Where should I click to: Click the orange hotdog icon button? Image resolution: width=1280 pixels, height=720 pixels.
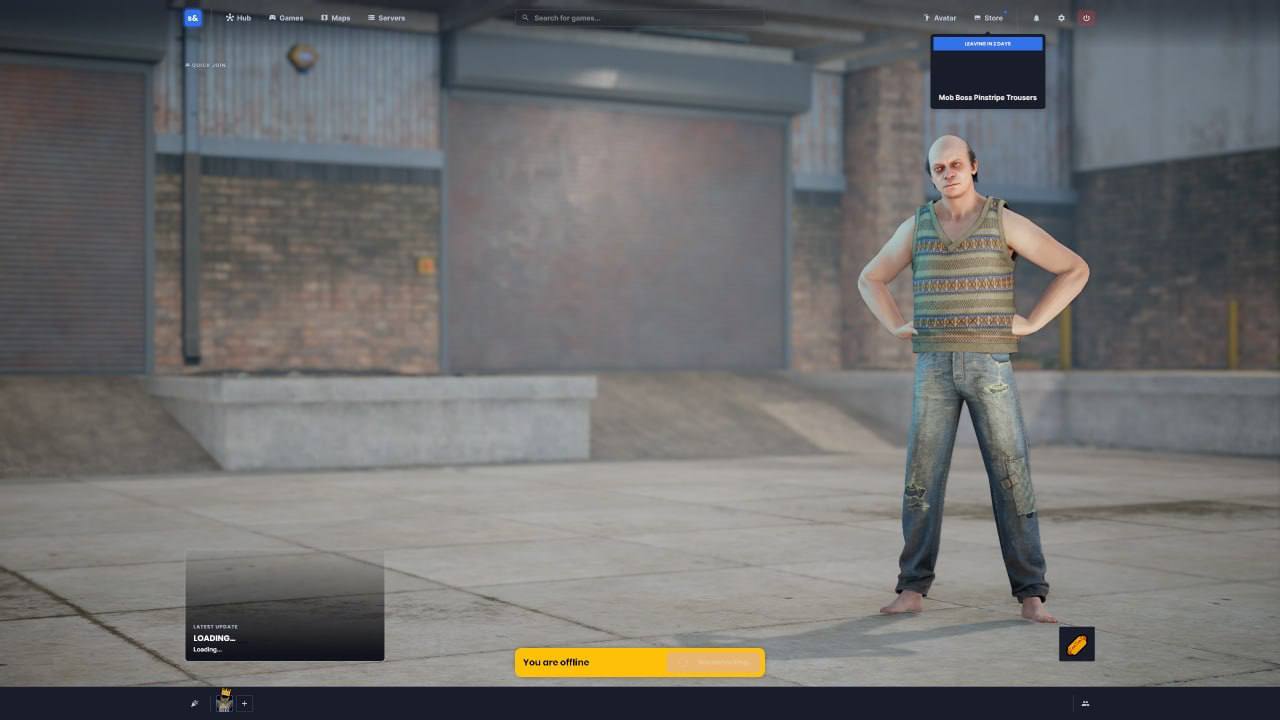coord(1076,644)
